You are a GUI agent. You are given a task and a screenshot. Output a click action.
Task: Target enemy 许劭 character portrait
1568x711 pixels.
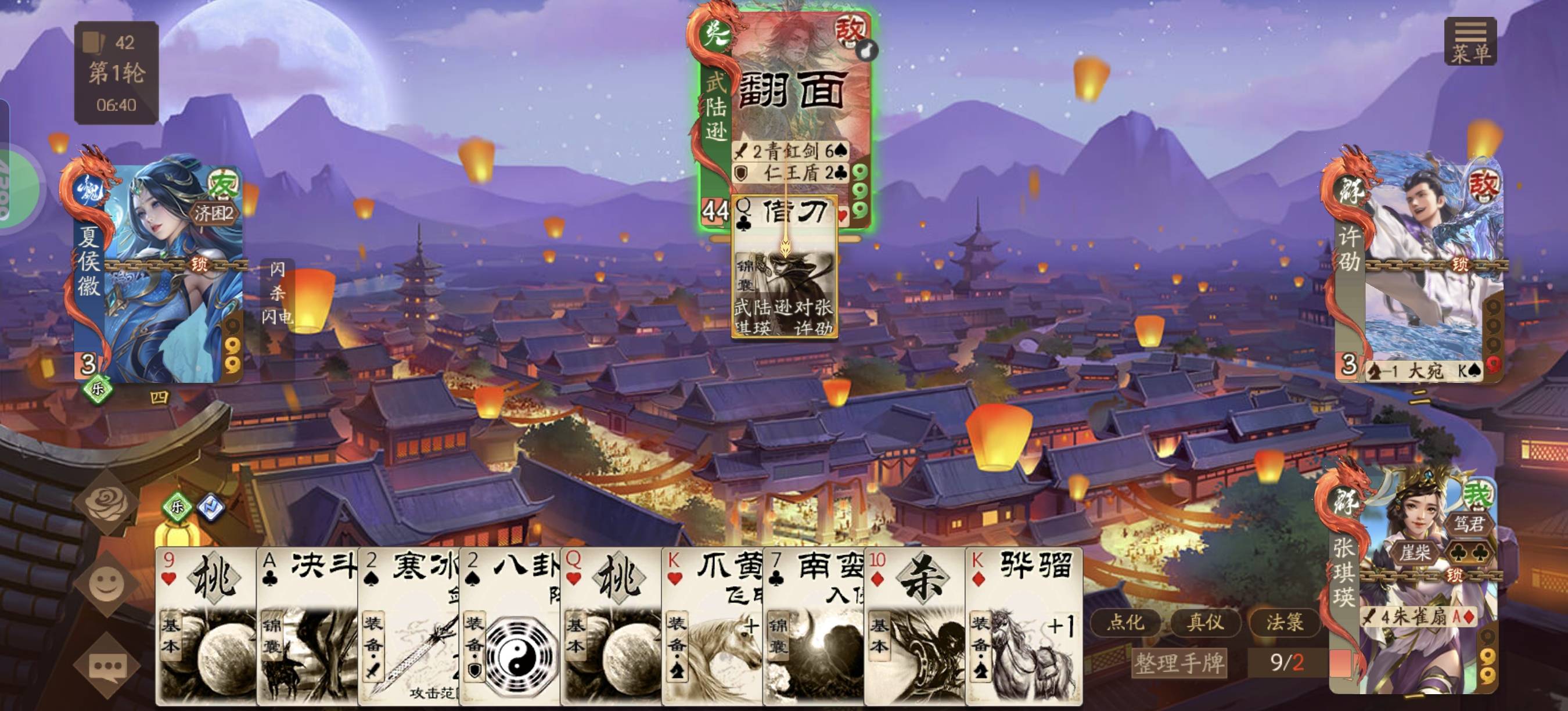coord(1418,268)
